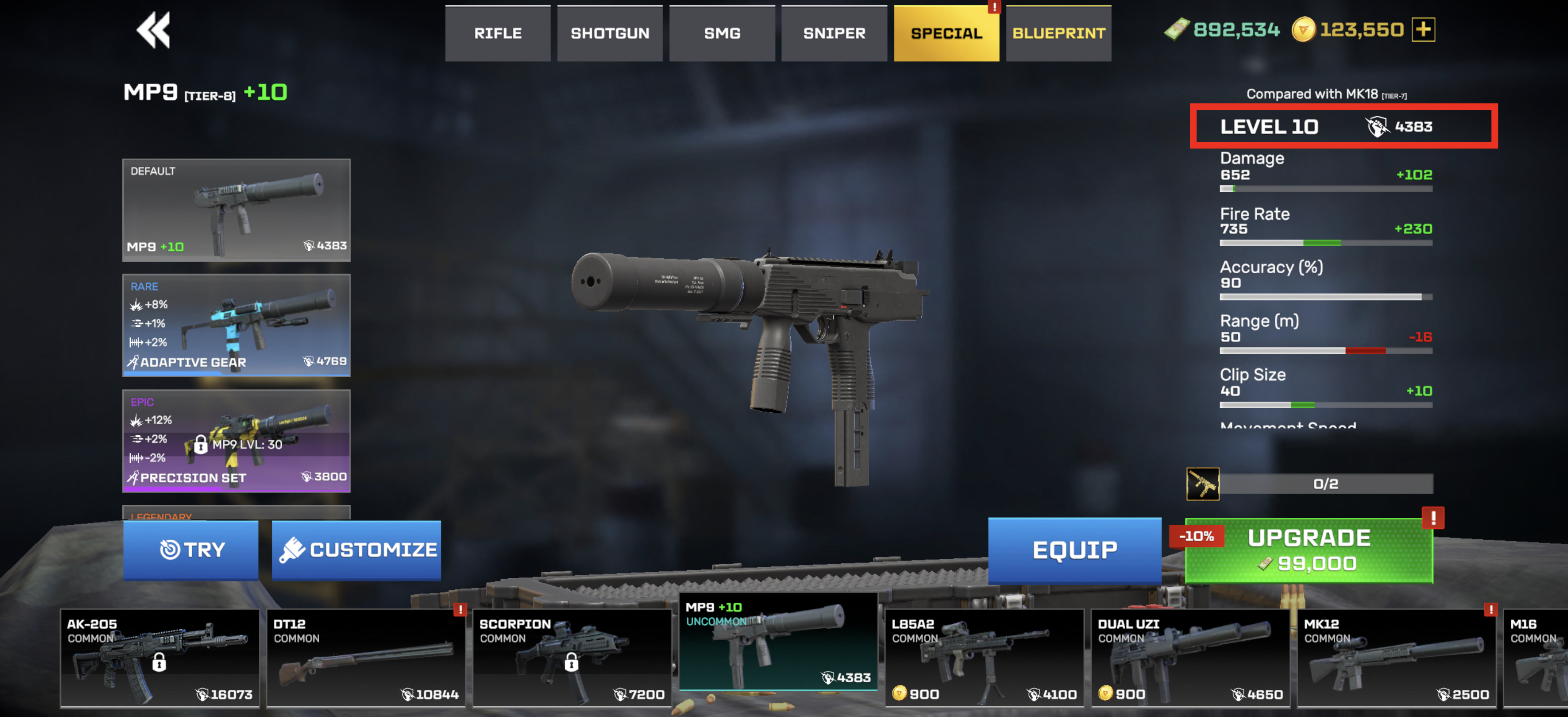Try the MP9 weapon
Screen dimensions: 1568x717
coord(191,550)
